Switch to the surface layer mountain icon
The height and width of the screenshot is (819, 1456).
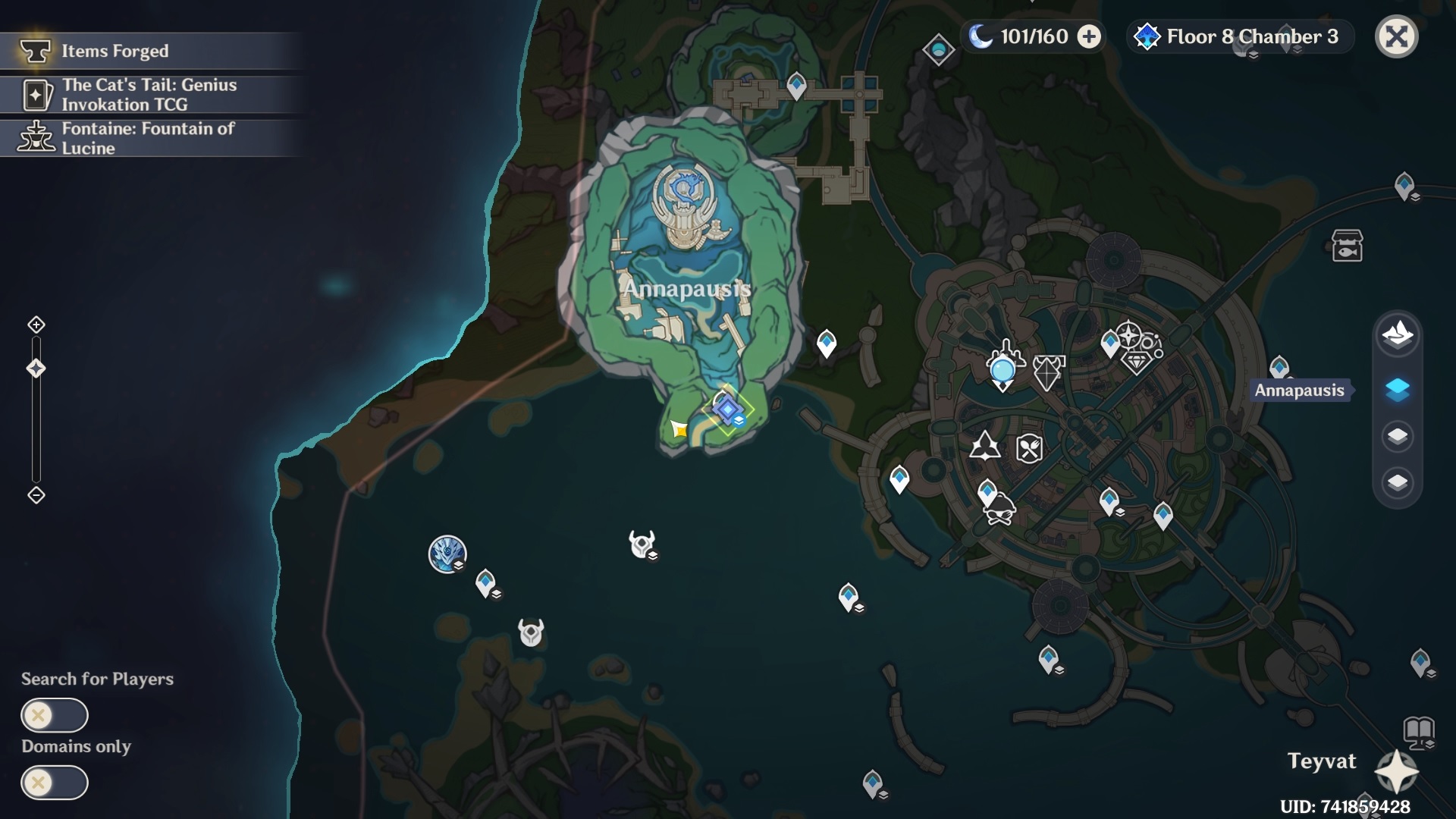(x=1397, y=334)
